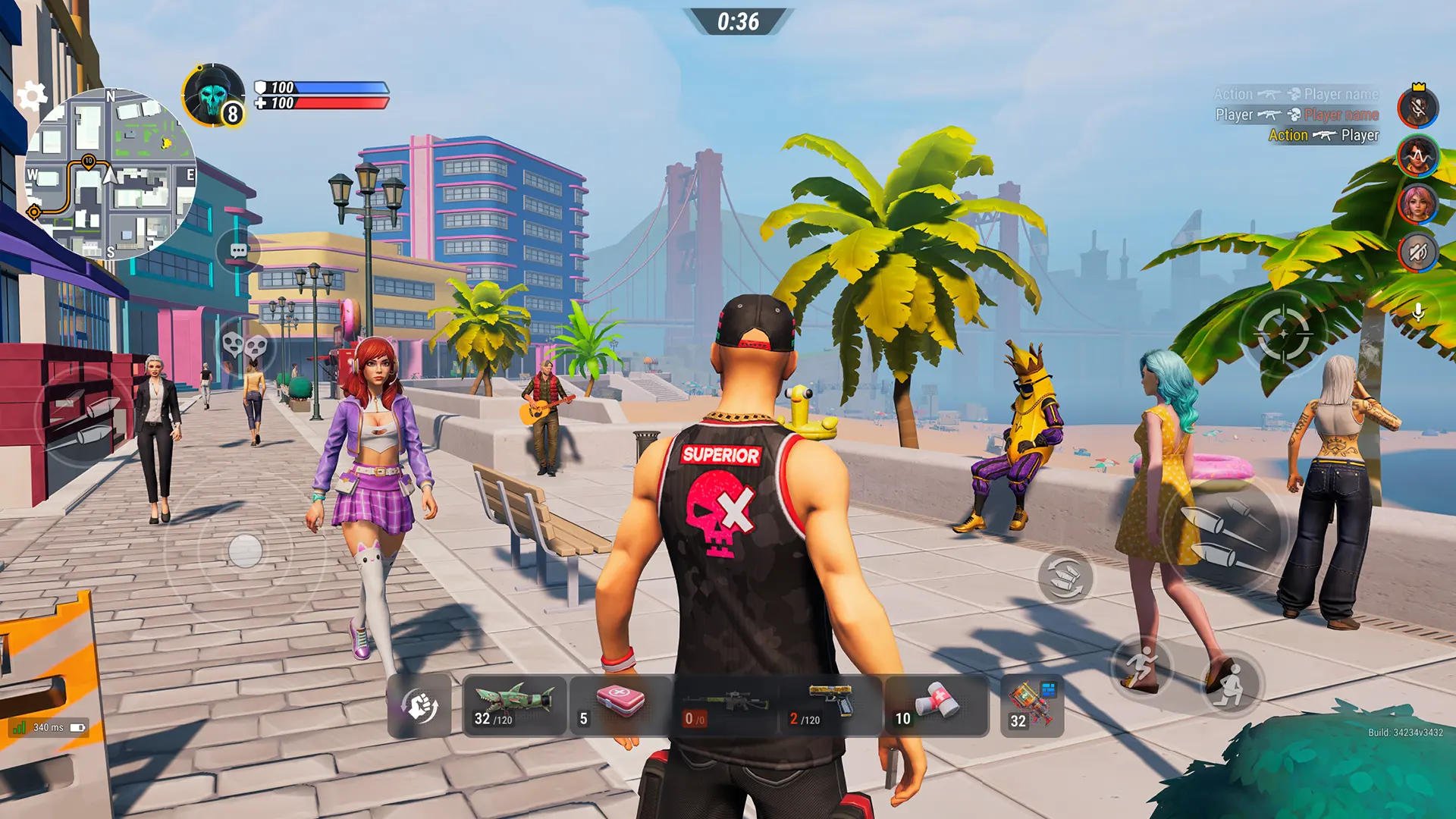Tap the reload ammo button
1456x819 pixels.
1065,576
